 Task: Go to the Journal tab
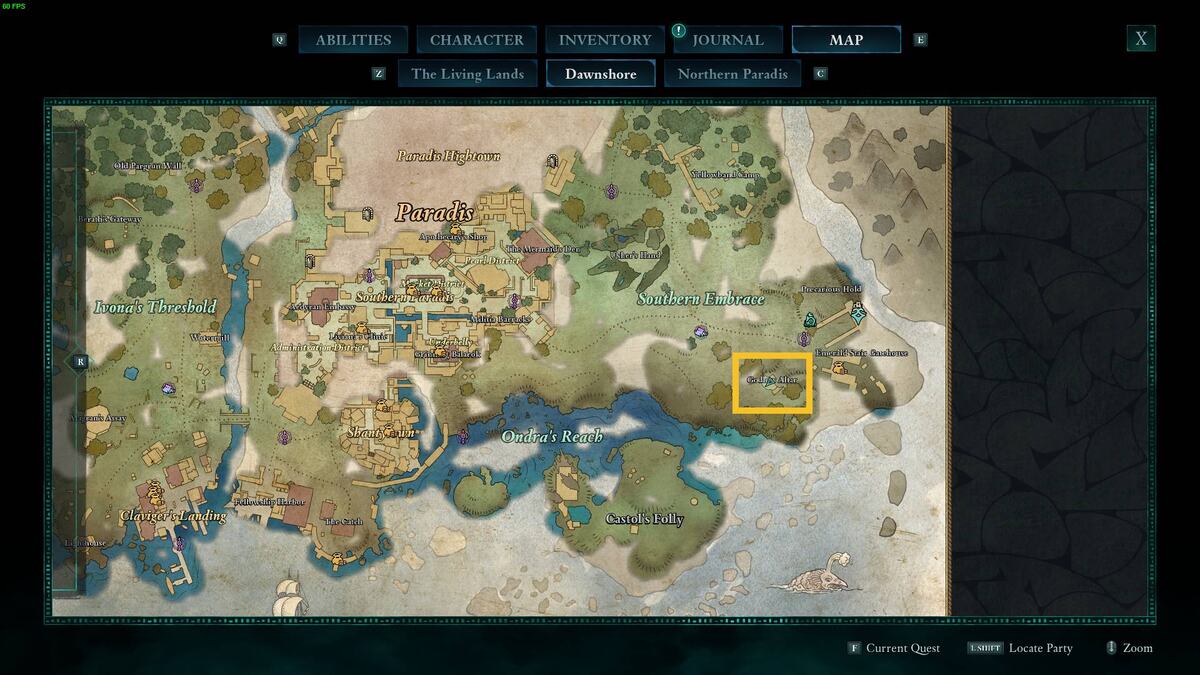[727, 40]
